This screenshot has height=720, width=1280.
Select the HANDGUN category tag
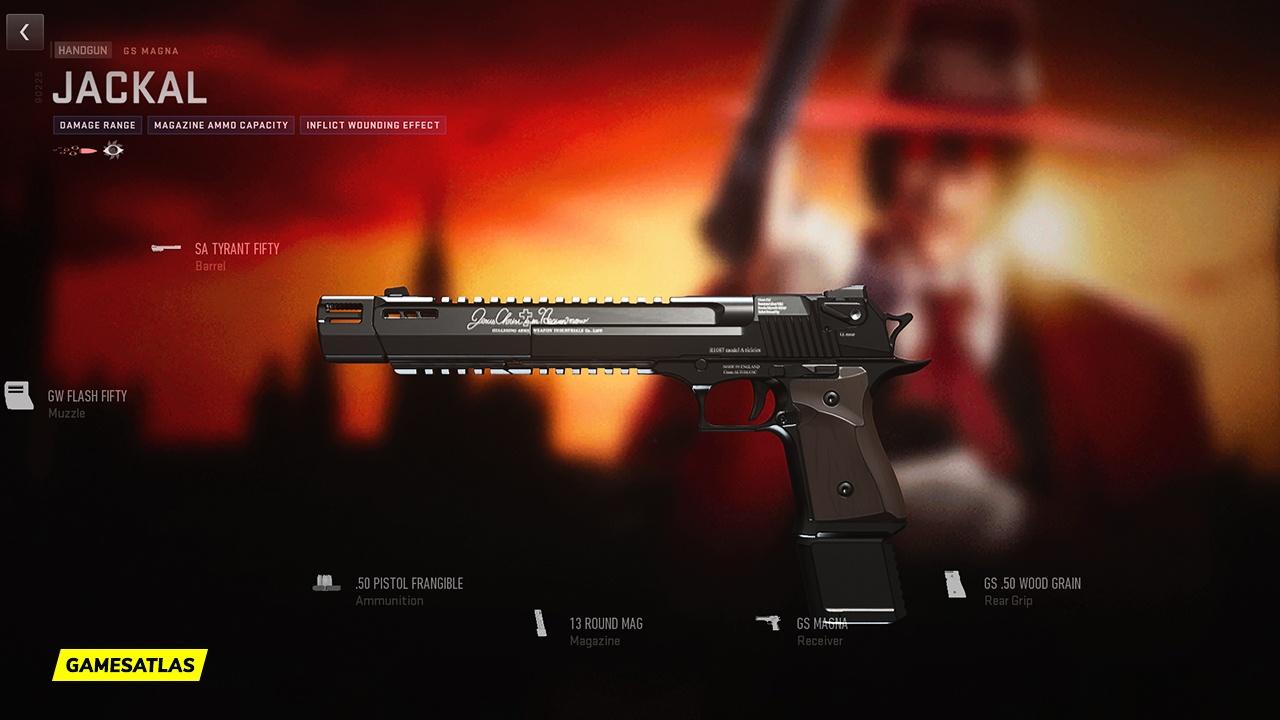pos(81,50)
